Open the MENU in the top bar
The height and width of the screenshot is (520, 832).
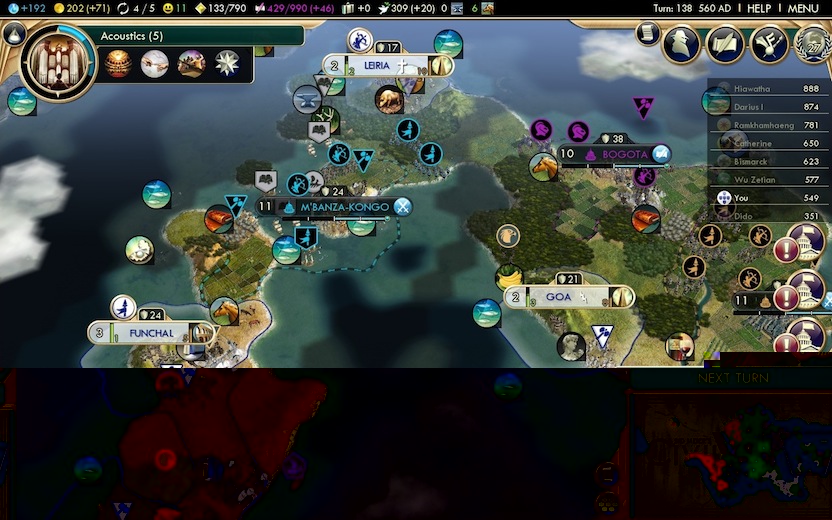(803, 8)
